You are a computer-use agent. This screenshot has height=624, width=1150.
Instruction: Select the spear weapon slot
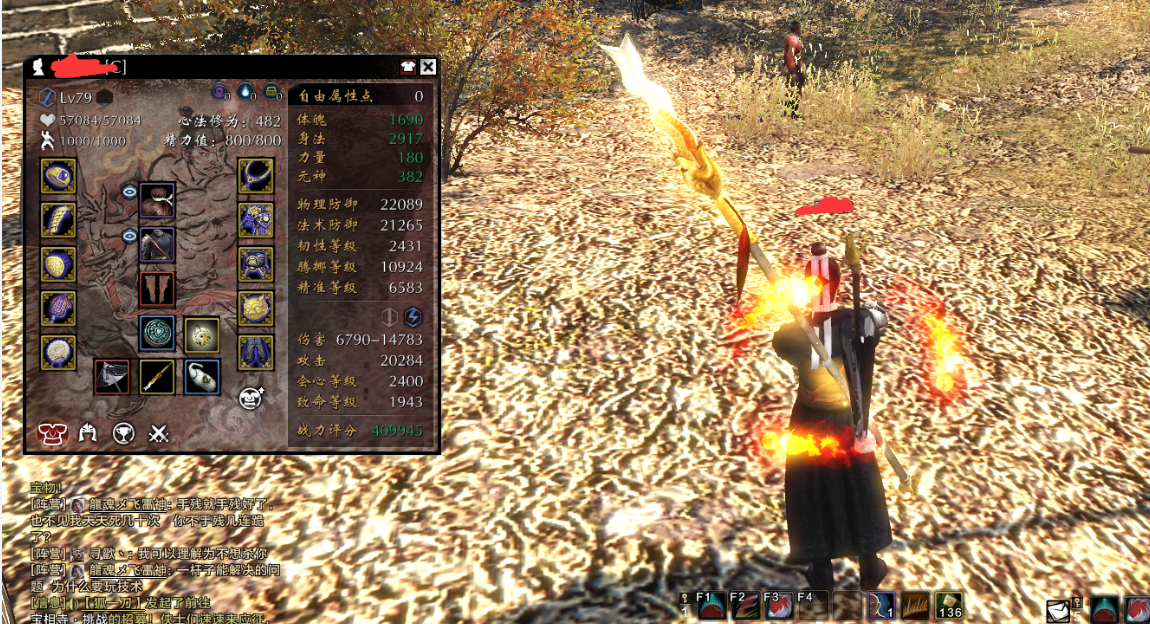(156, 377)
